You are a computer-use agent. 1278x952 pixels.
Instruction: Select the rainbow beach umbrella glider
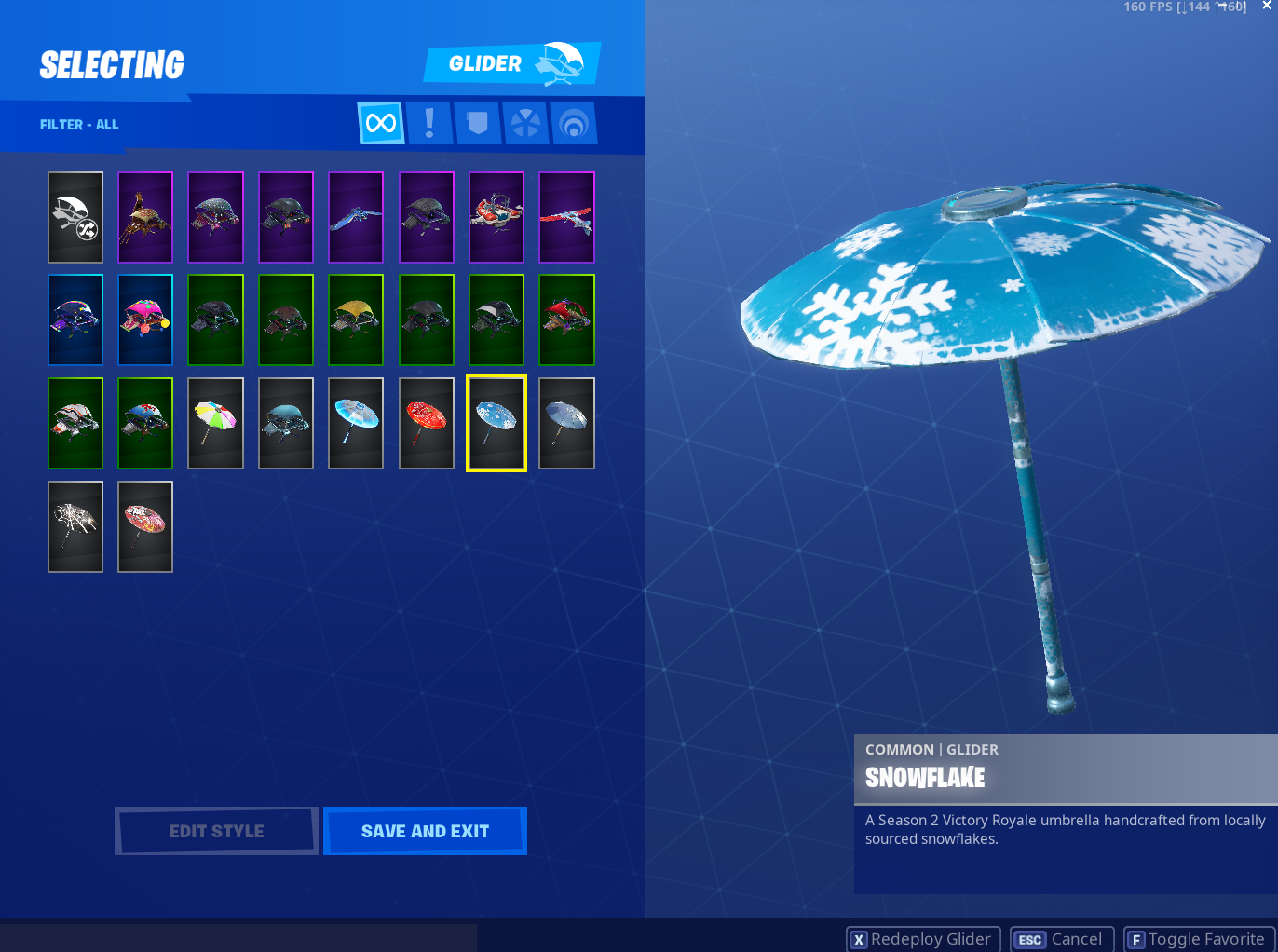[215, 423]
